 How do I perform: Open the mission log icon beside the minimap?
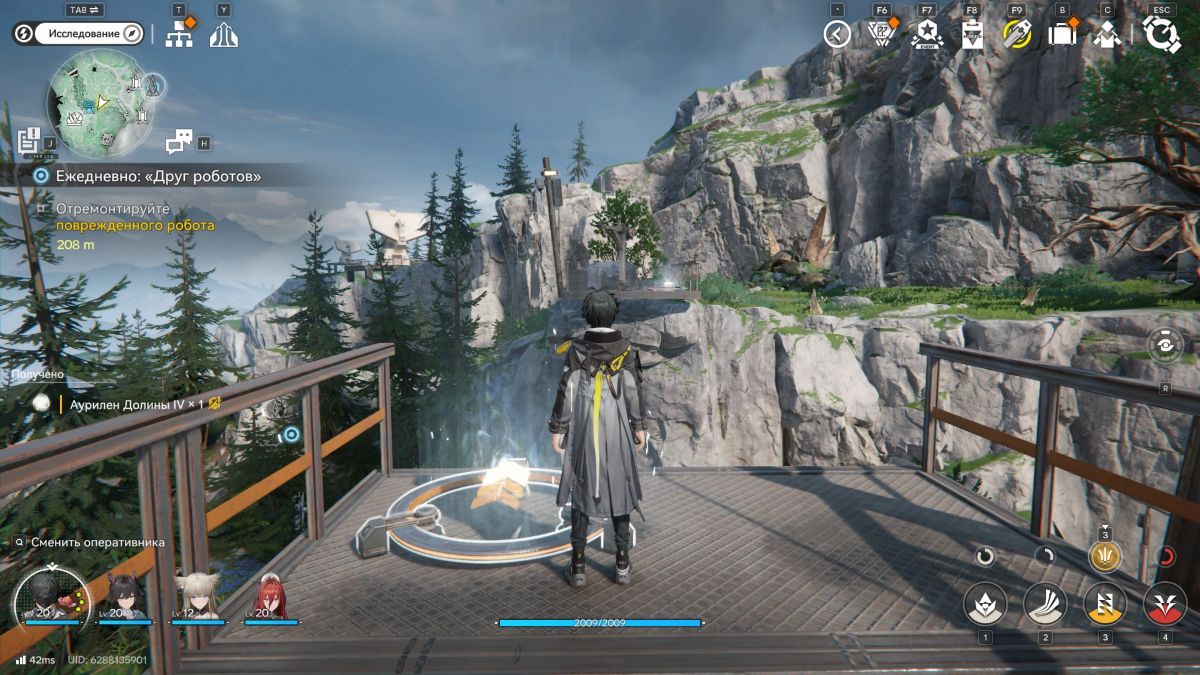(28, 141)
